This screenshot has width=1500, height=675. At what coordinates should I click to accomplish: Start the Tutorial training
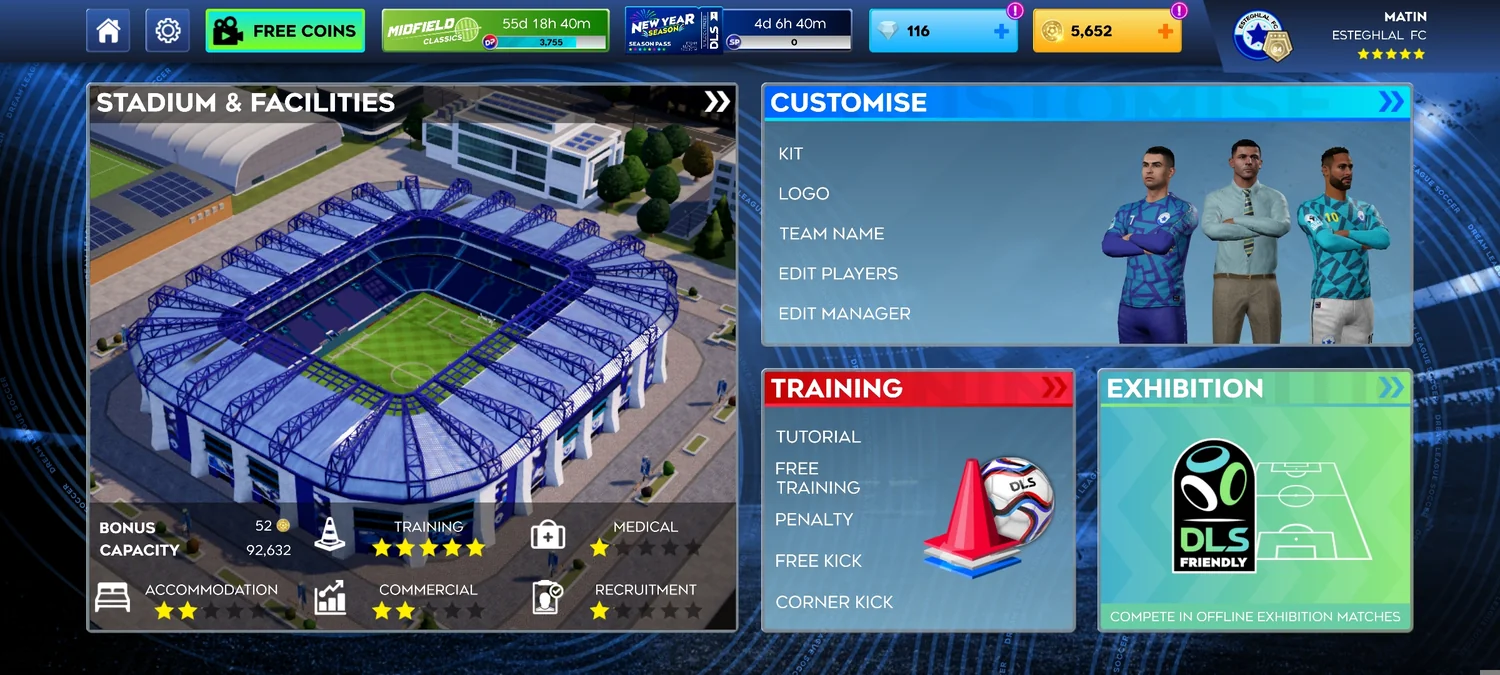pyautogui.click(x=817, y=437)
